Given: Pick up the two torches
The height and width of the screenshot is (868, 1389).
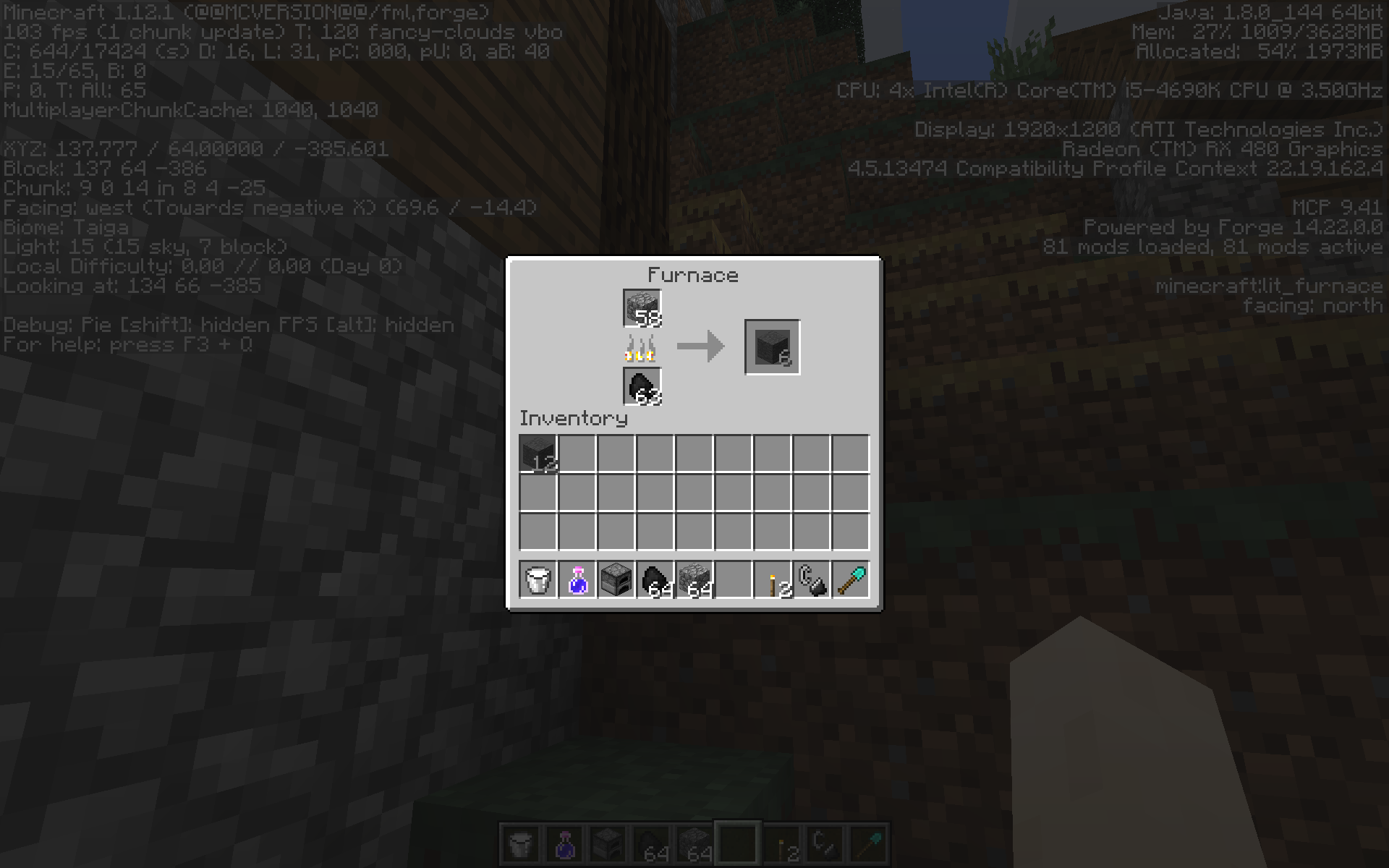Looking at the screenshot, I should (x=773, y=578).
